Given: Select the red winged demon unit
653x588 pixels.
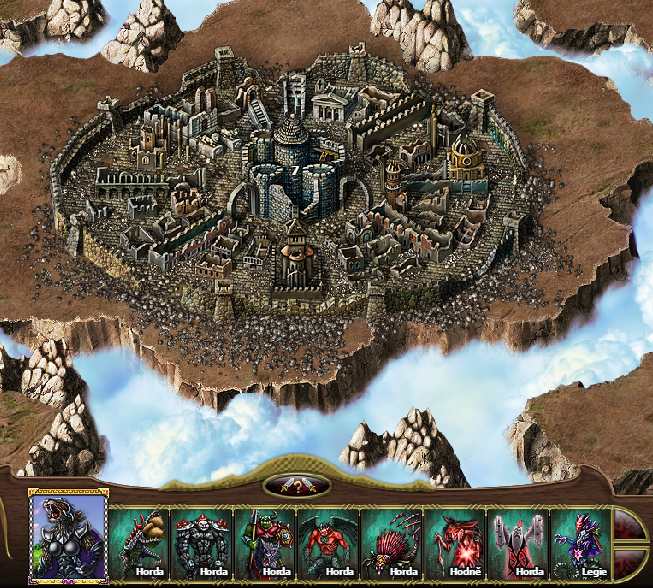Looking at the screenshot, I should [x=329, y=544].
